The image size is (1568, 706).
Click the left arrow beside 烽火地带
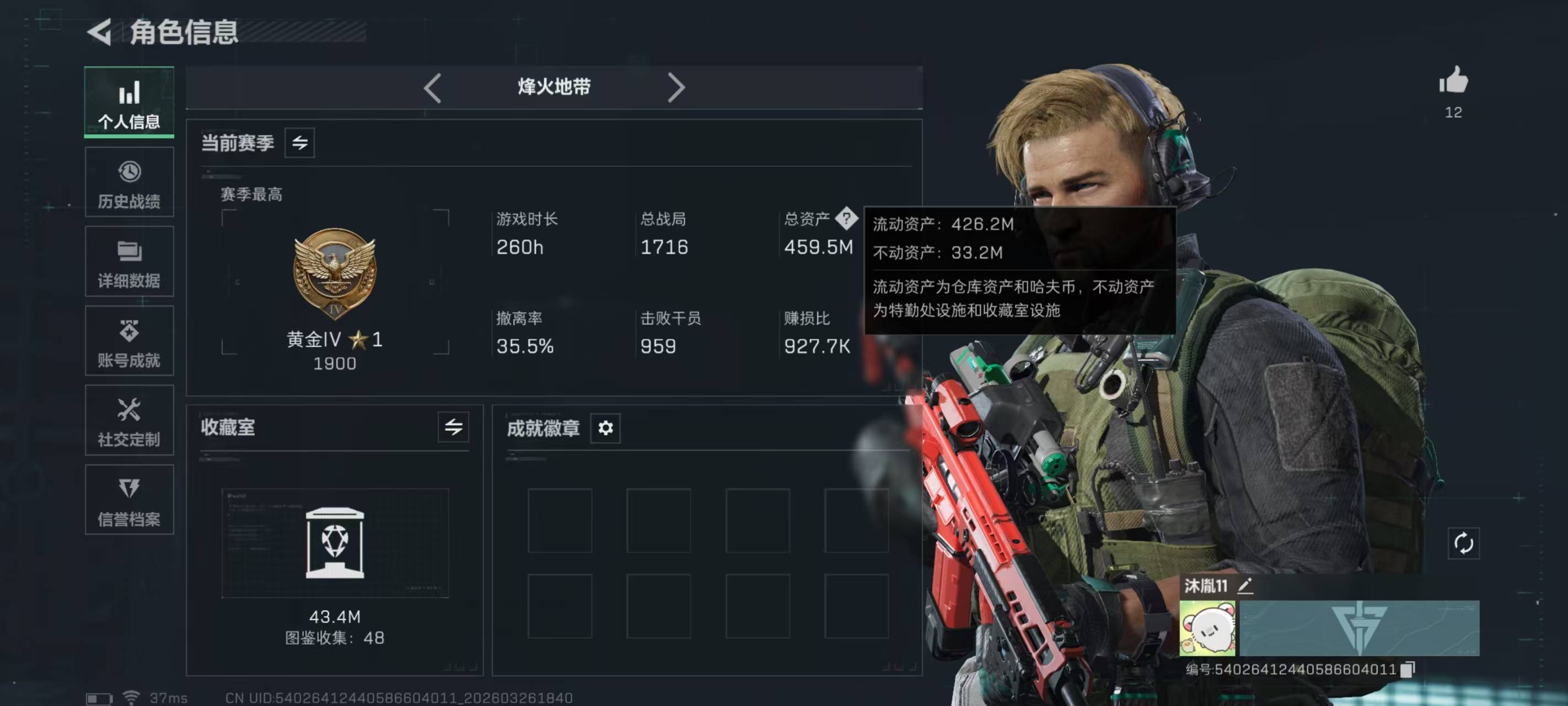[x=432, y=88]
